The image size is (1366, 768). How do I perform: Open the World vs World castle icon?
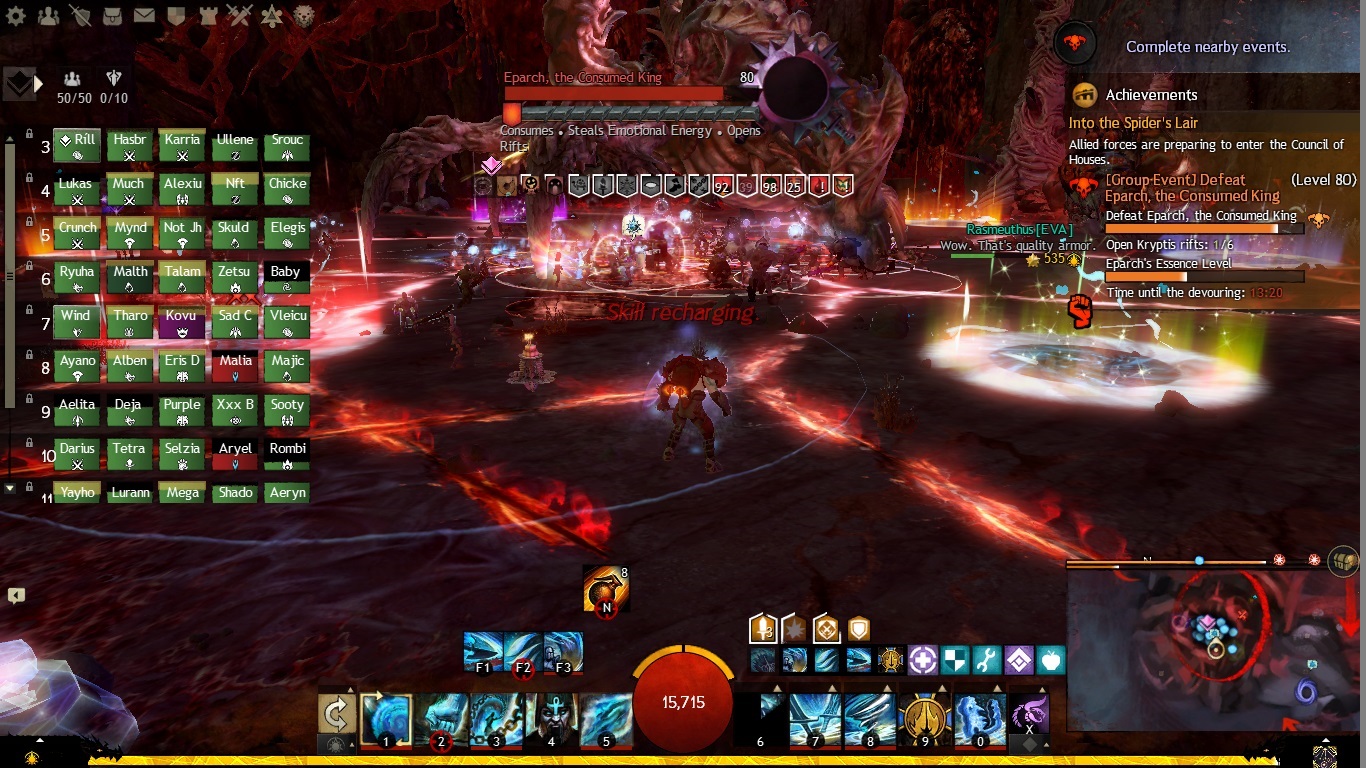click(208, 16)
